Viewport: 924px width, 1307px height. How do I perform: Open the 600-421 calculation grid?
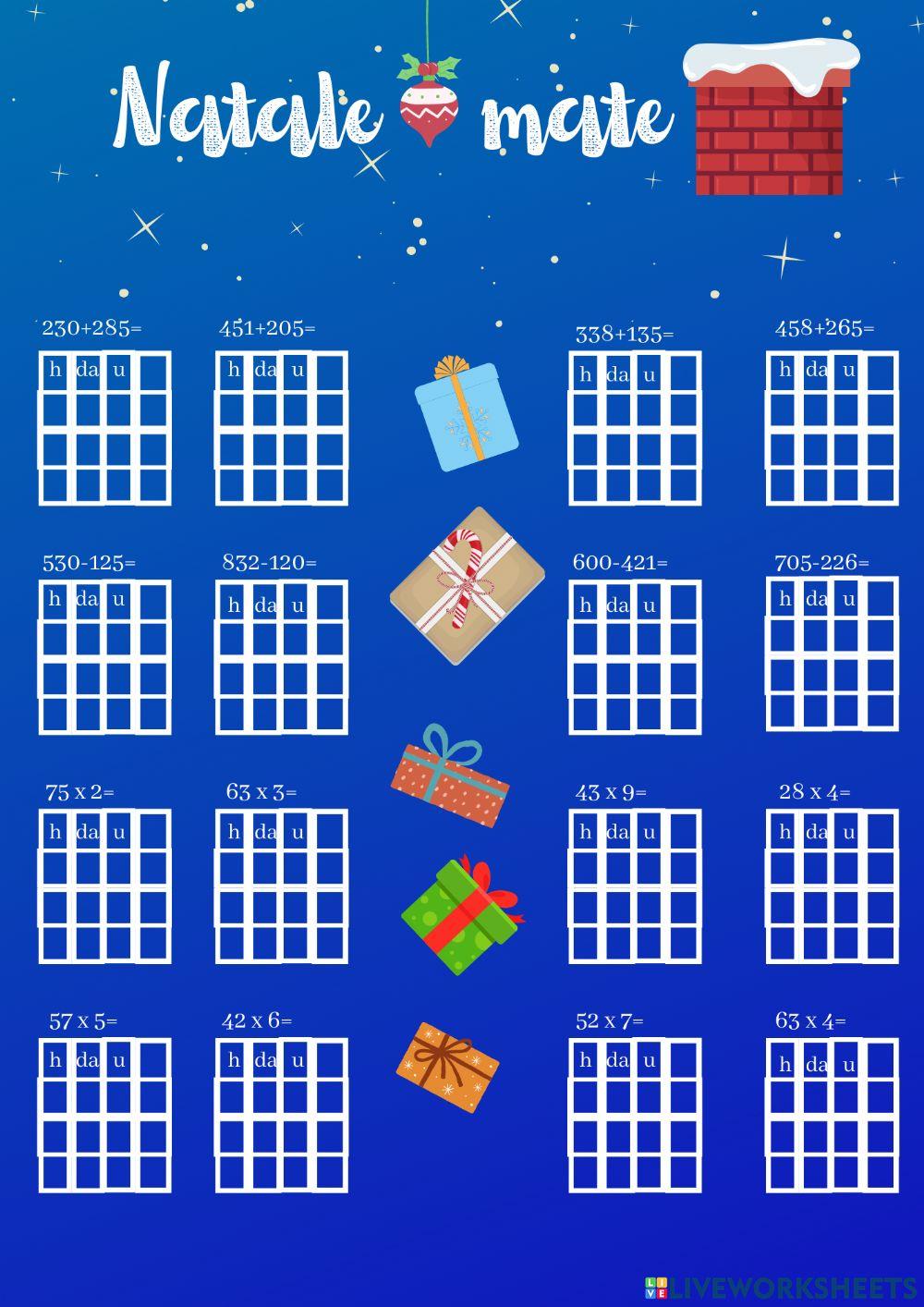[635, 657]
